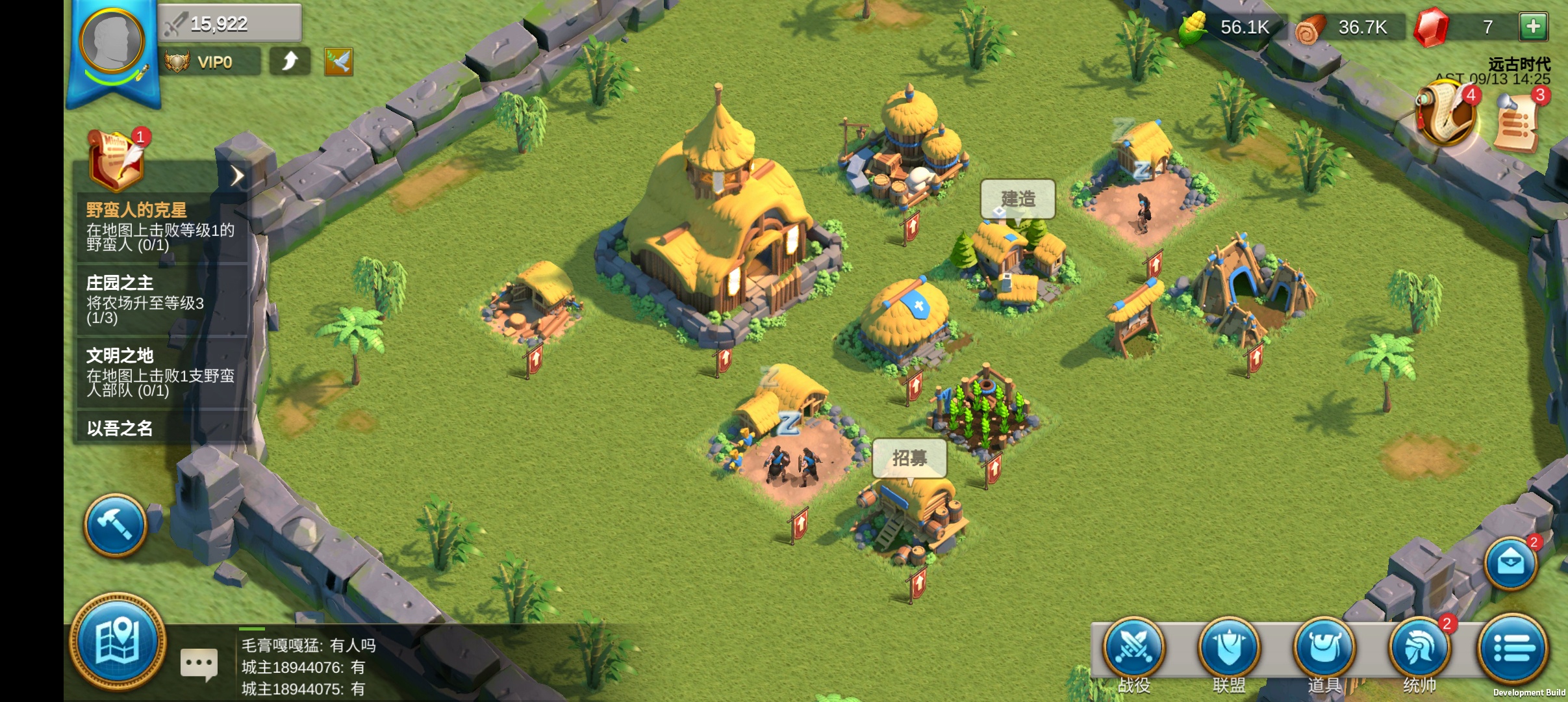Collapse the quest tracker panel arrow
Image resolution: width=1568 pixels, height=702 pixels.
[237, 175]
